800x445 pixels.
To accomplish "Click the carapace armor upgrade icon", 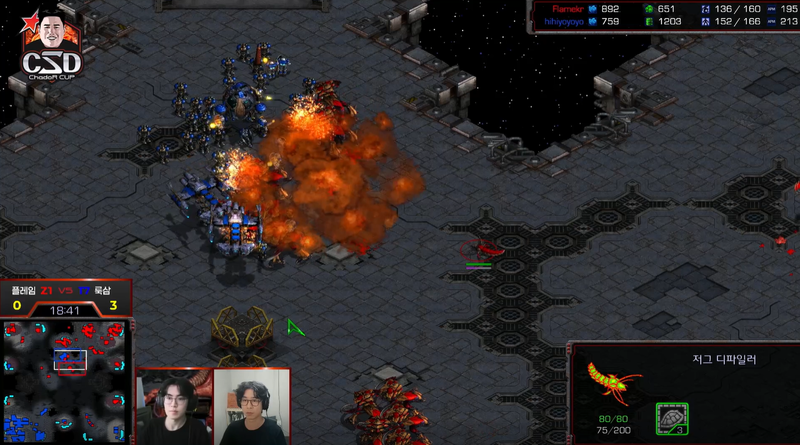I will [x=672, y=419].
